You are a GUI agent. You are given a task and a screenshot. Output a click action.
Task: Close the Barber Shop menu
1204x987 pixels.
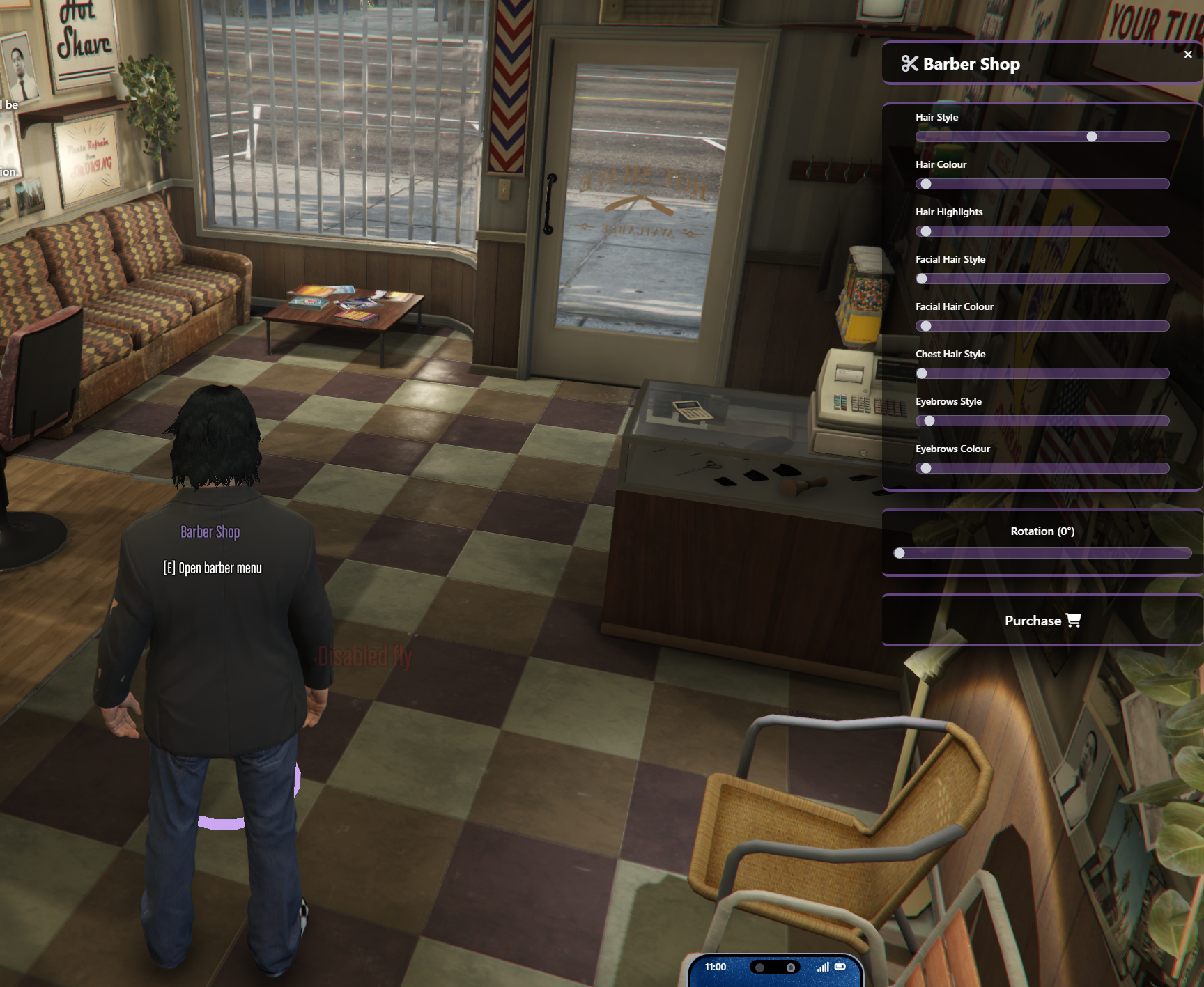pos(1188,54)
